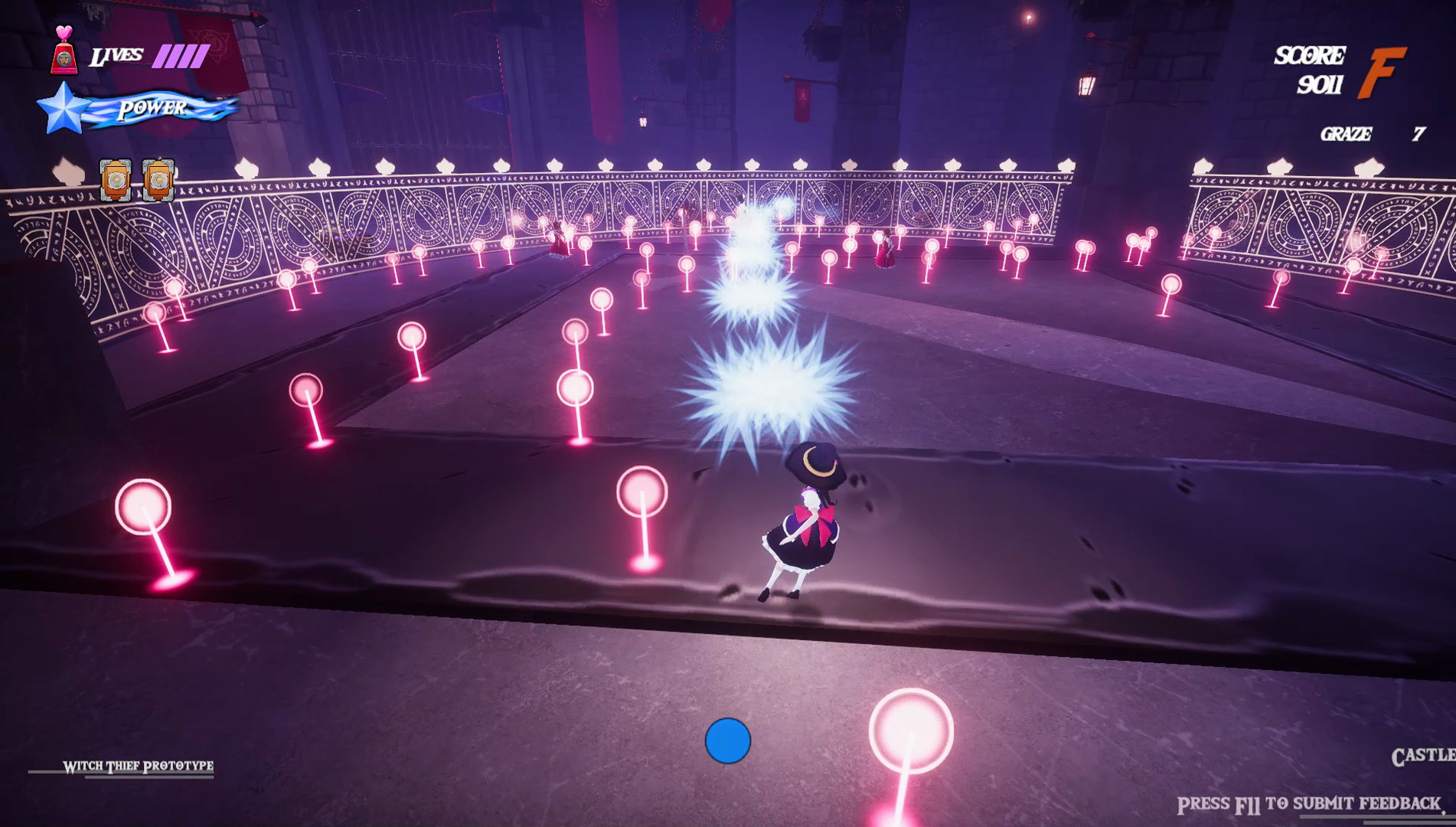This screenshot has height=827, width=1456.
Task: Click the heart atop the lives bell
Action: (x=64, y=31)
